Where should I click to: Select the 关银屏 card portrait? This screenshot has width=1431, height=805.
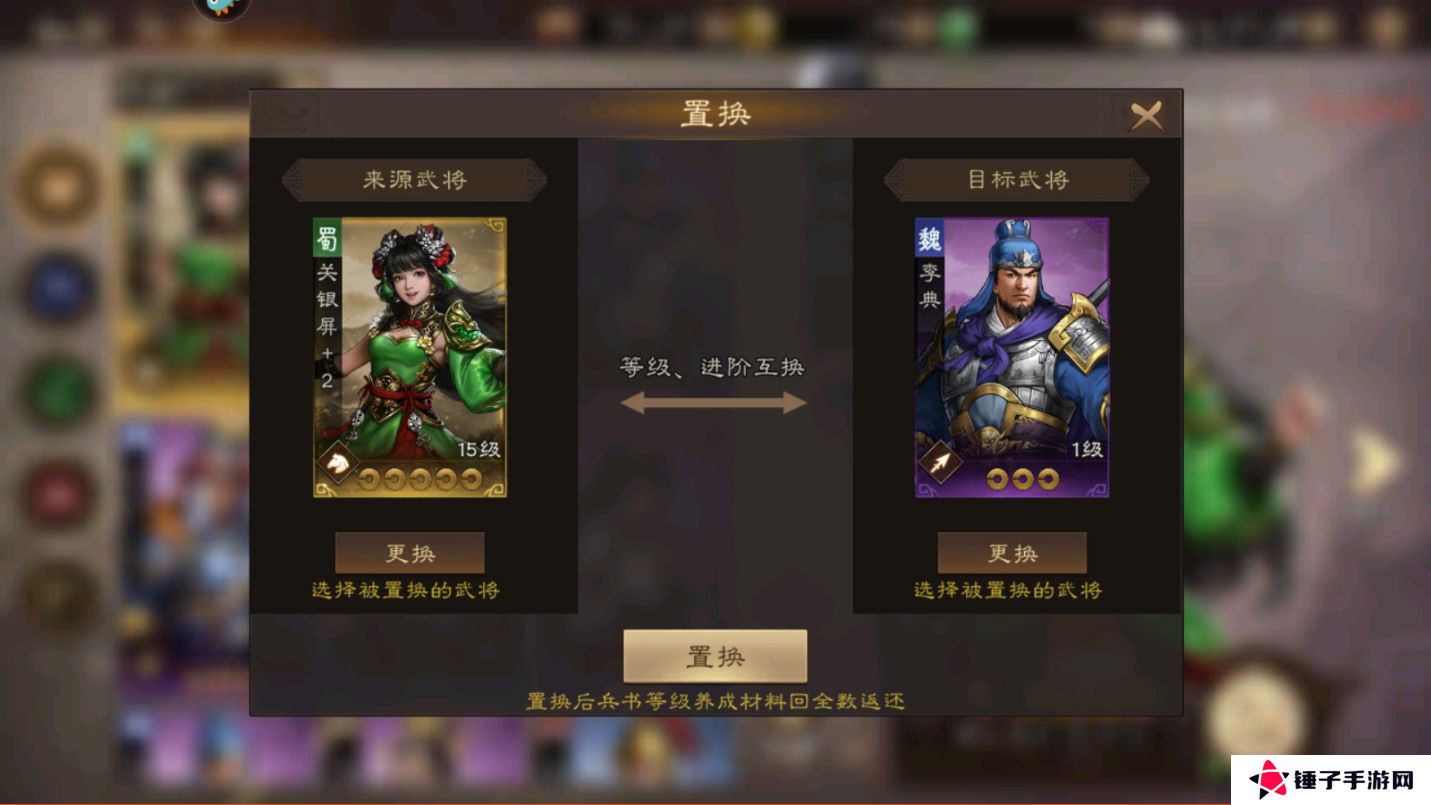[x=410, y=360]
